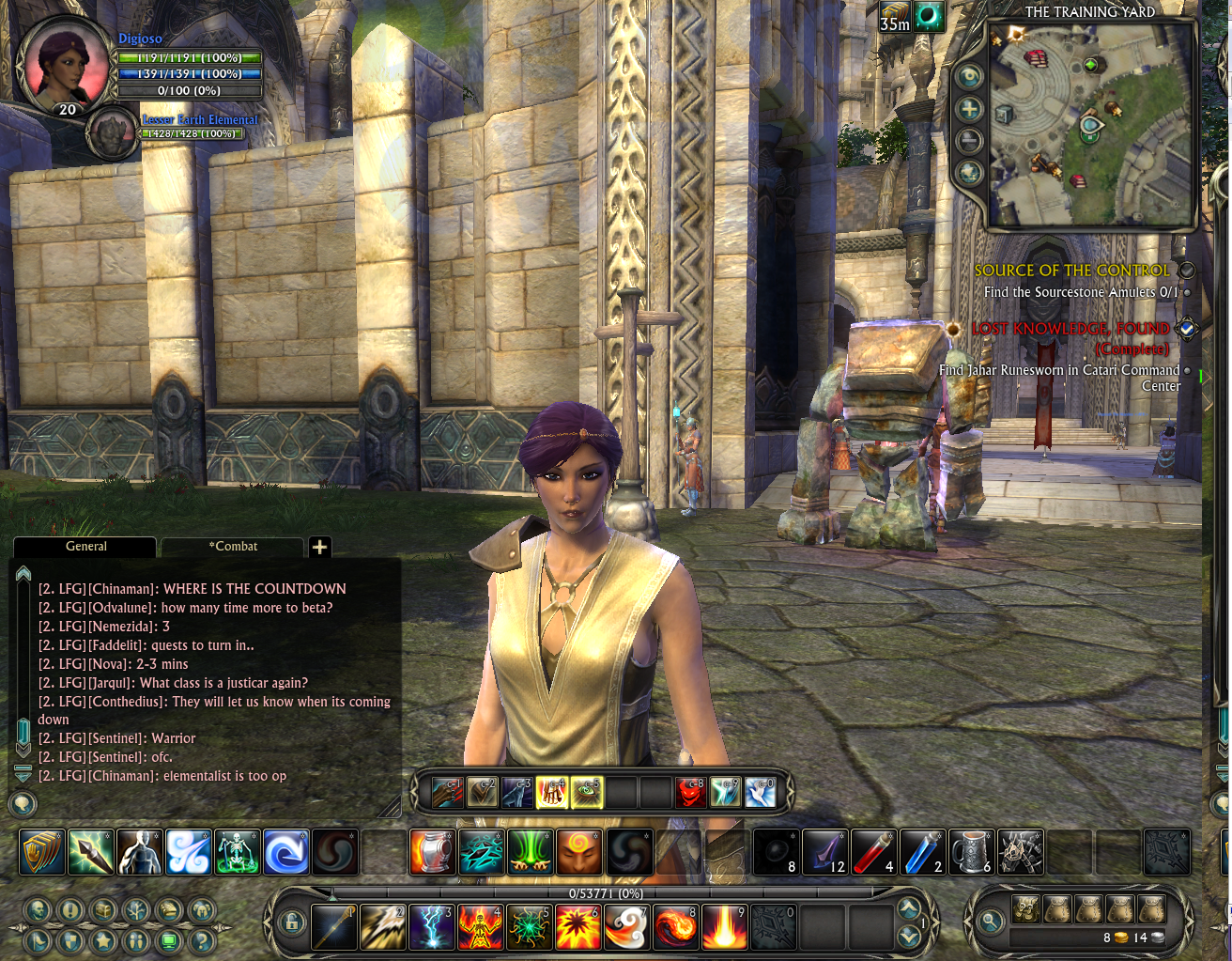Open the General chat tab

(85, 547)
